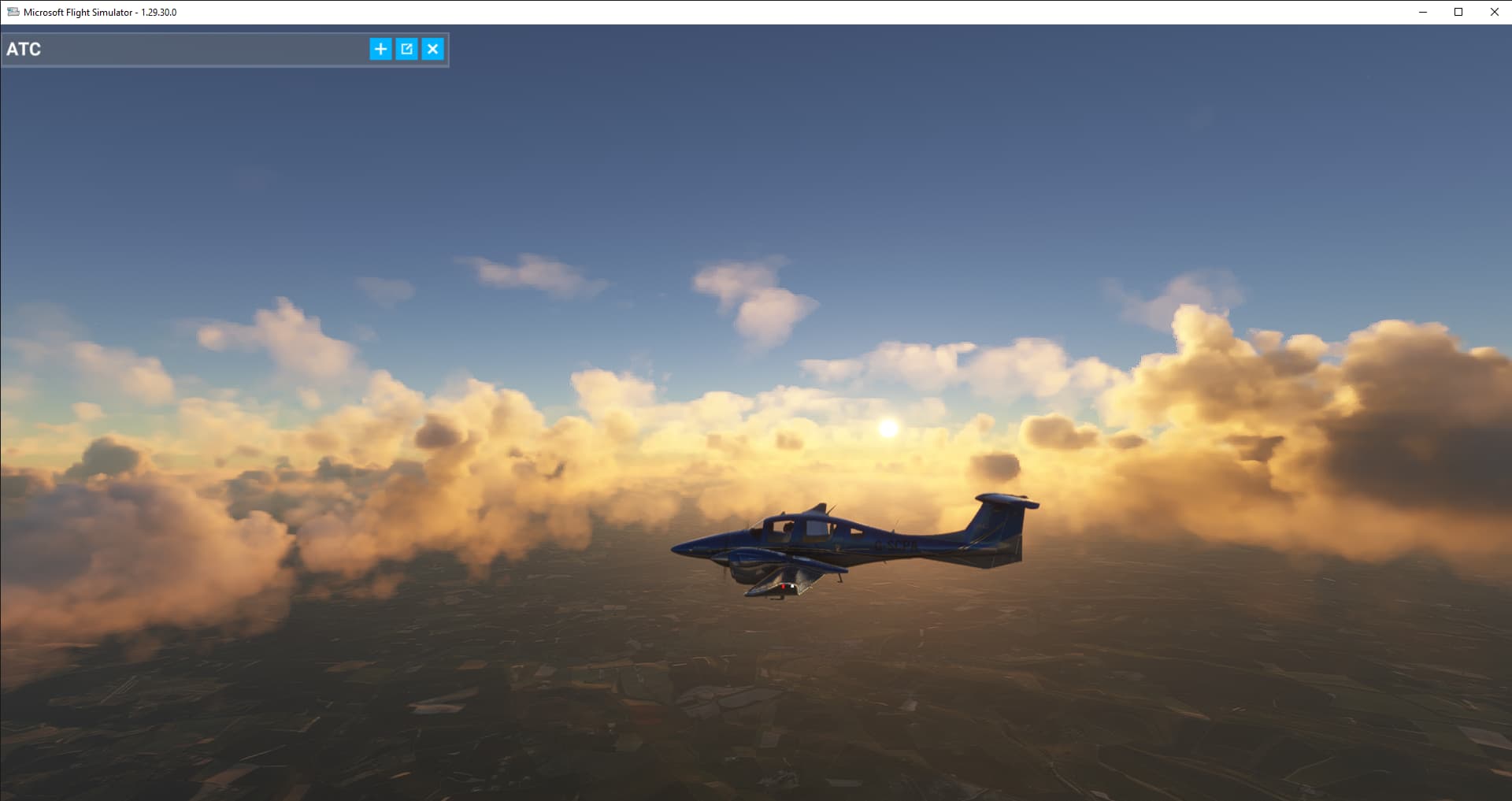The width and height of the screenshot is (1512, 801).
Task: Click the plus icon on ATC panel
Action: [380, 49]
